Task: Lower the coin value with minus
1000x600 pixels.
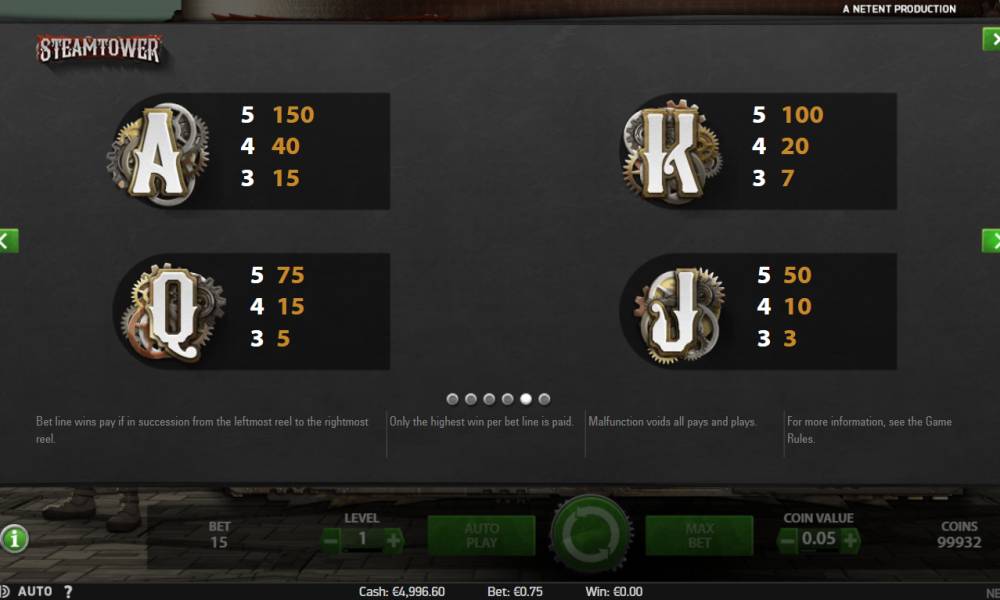Action: click(x=788, y=540)
